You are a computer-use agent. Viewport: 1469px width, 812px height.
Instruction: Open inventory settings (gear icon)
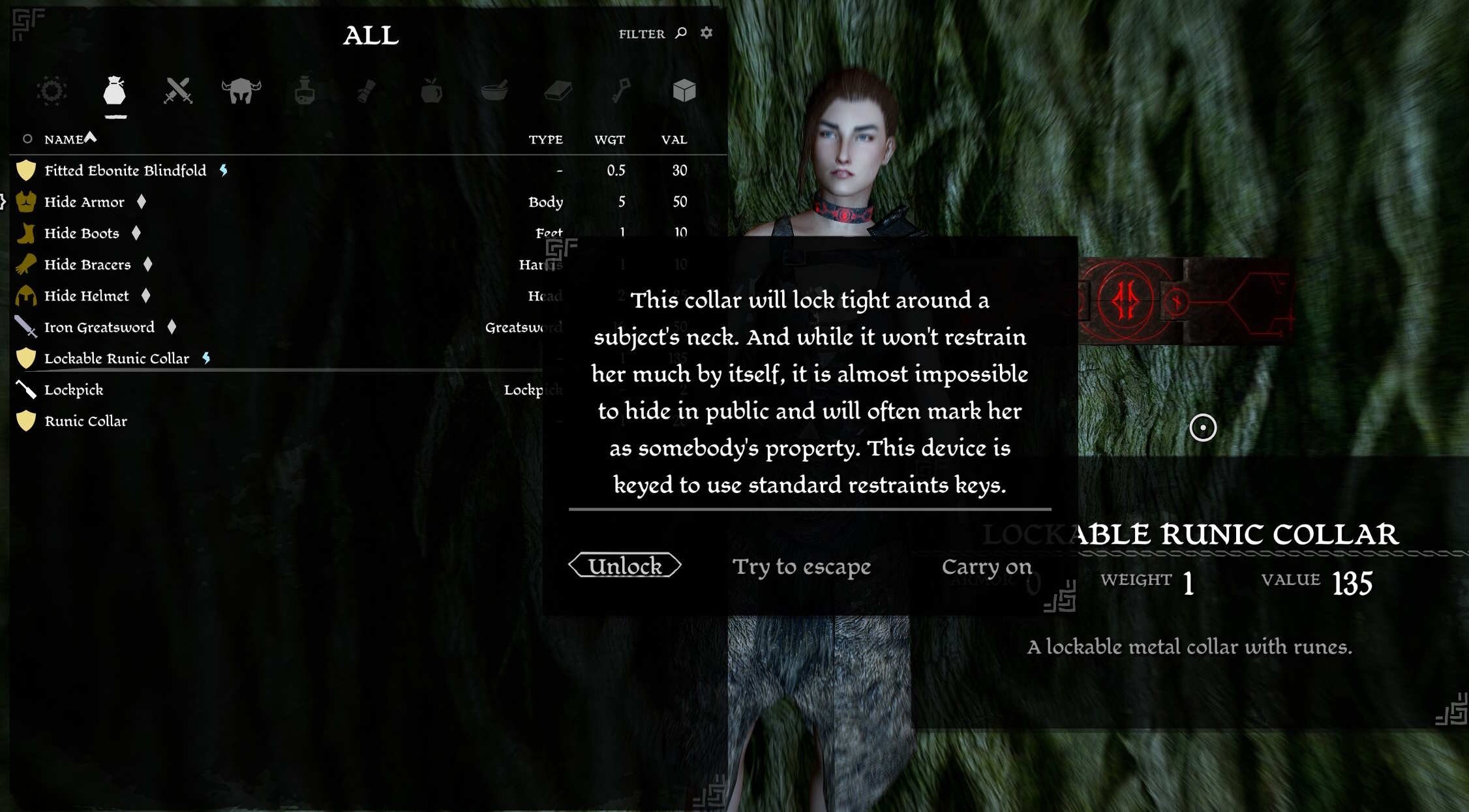coord(706,33)
